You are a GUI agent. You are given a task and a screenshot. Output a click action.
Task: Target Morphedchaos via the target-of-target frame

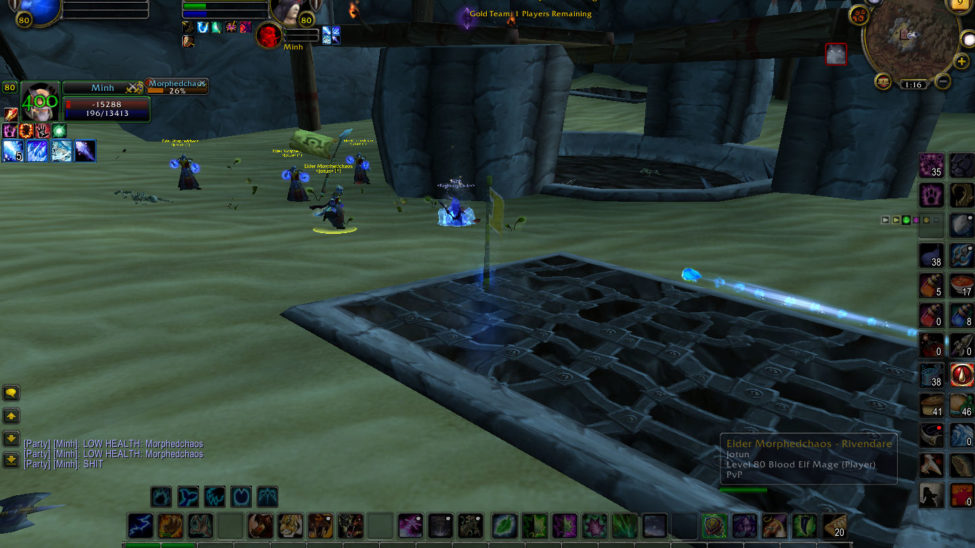click(x=176, y=87)
